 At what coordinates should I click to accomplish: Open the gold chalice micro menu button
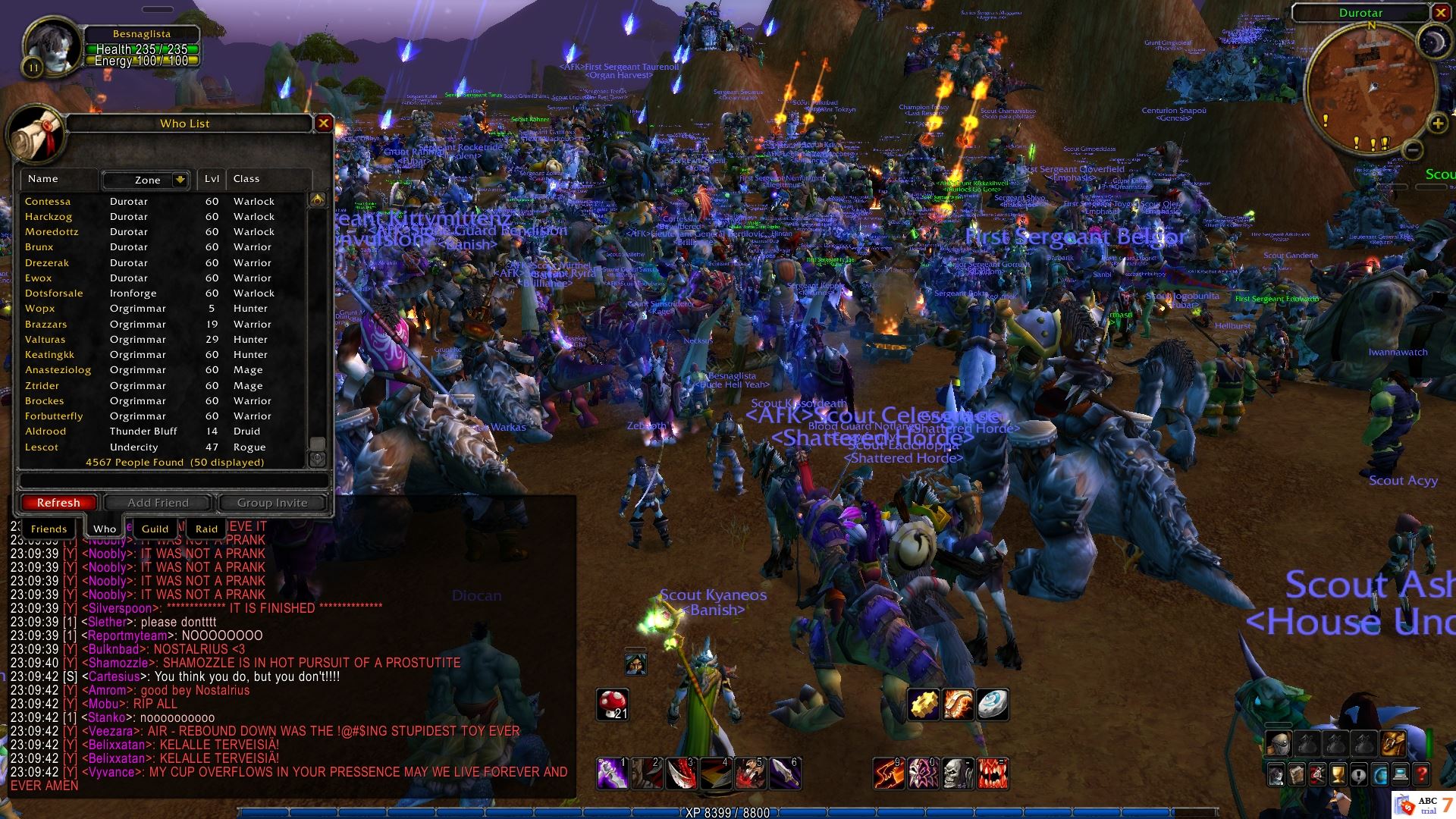click(1338, 775)
